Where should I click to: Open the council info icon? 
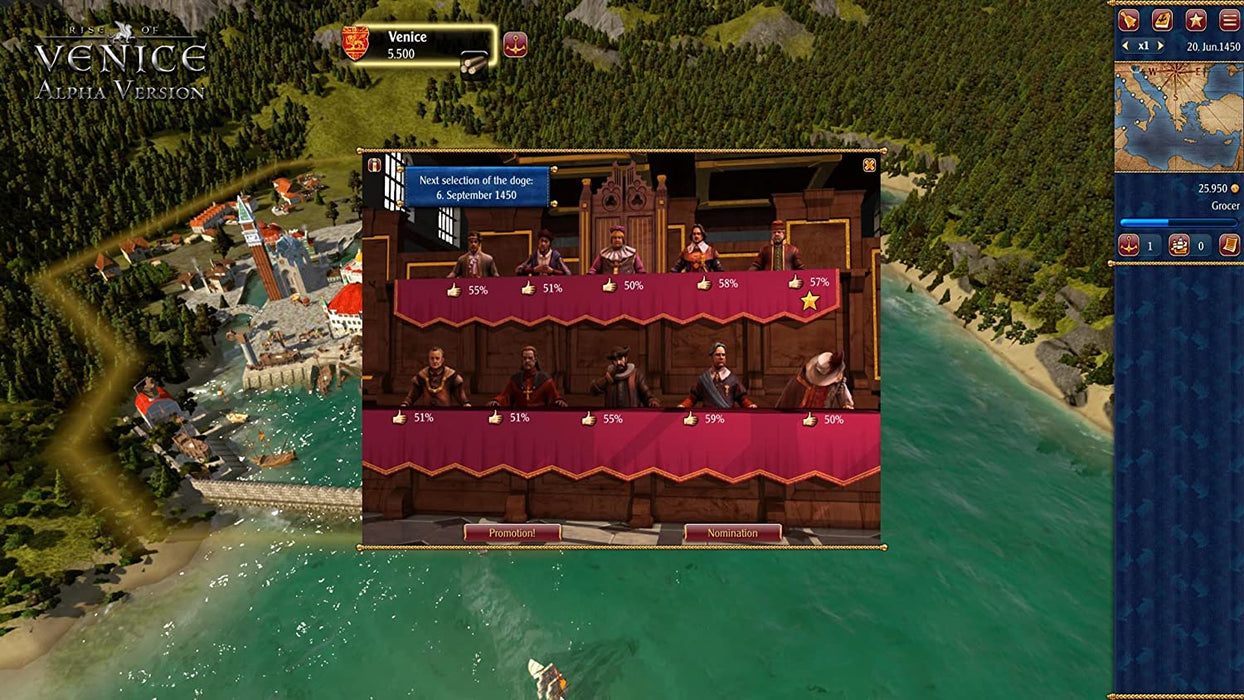374,165
